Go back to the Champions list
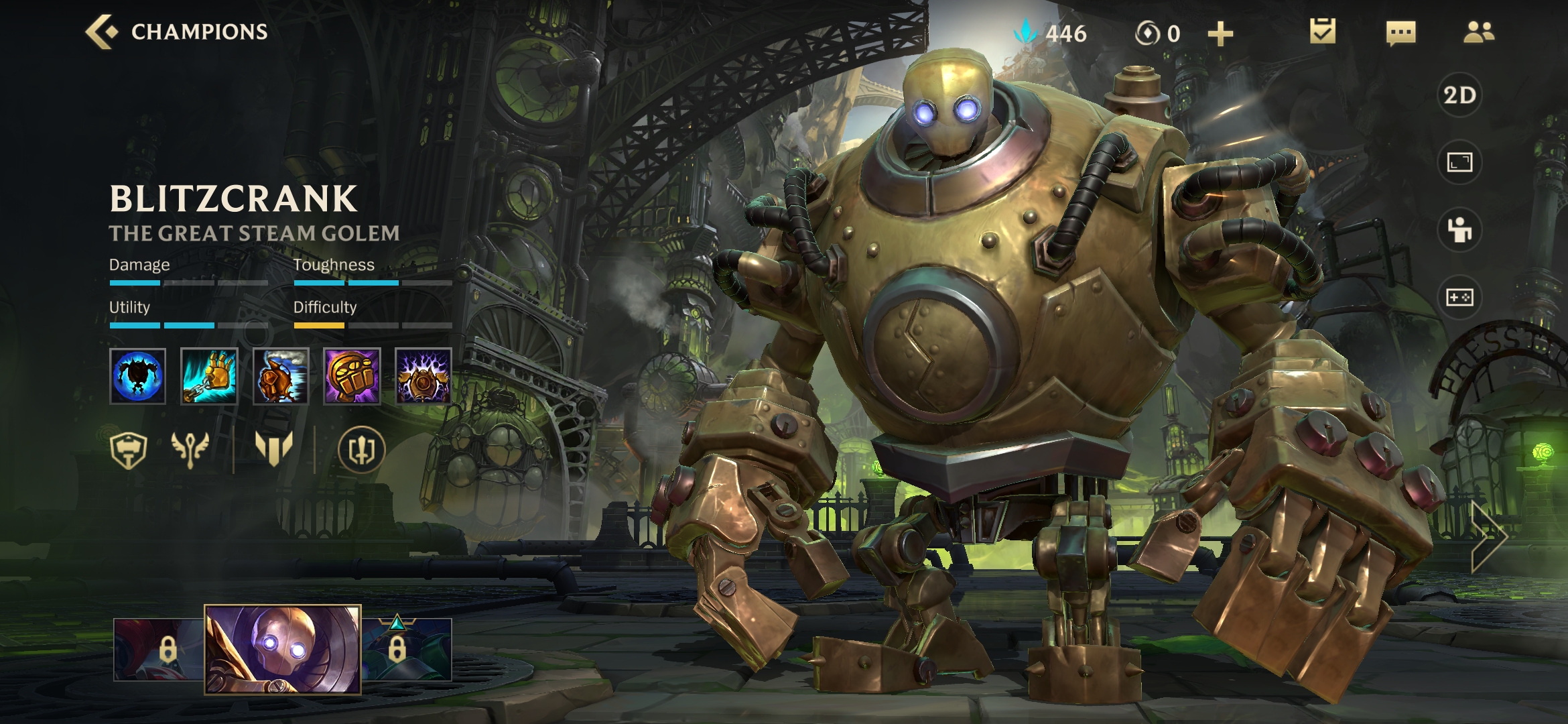Viewport: 1568px width, 724px height. (x=176, y=32)
